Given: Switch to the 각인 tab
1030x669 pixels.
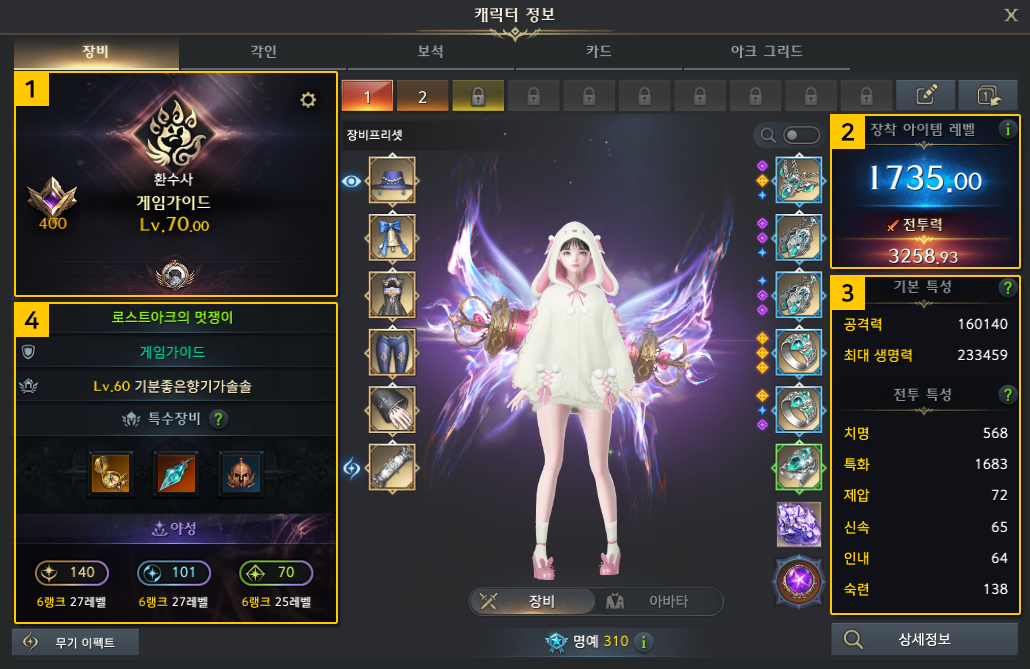Looking at the screenshot, I should pos(263,51).
